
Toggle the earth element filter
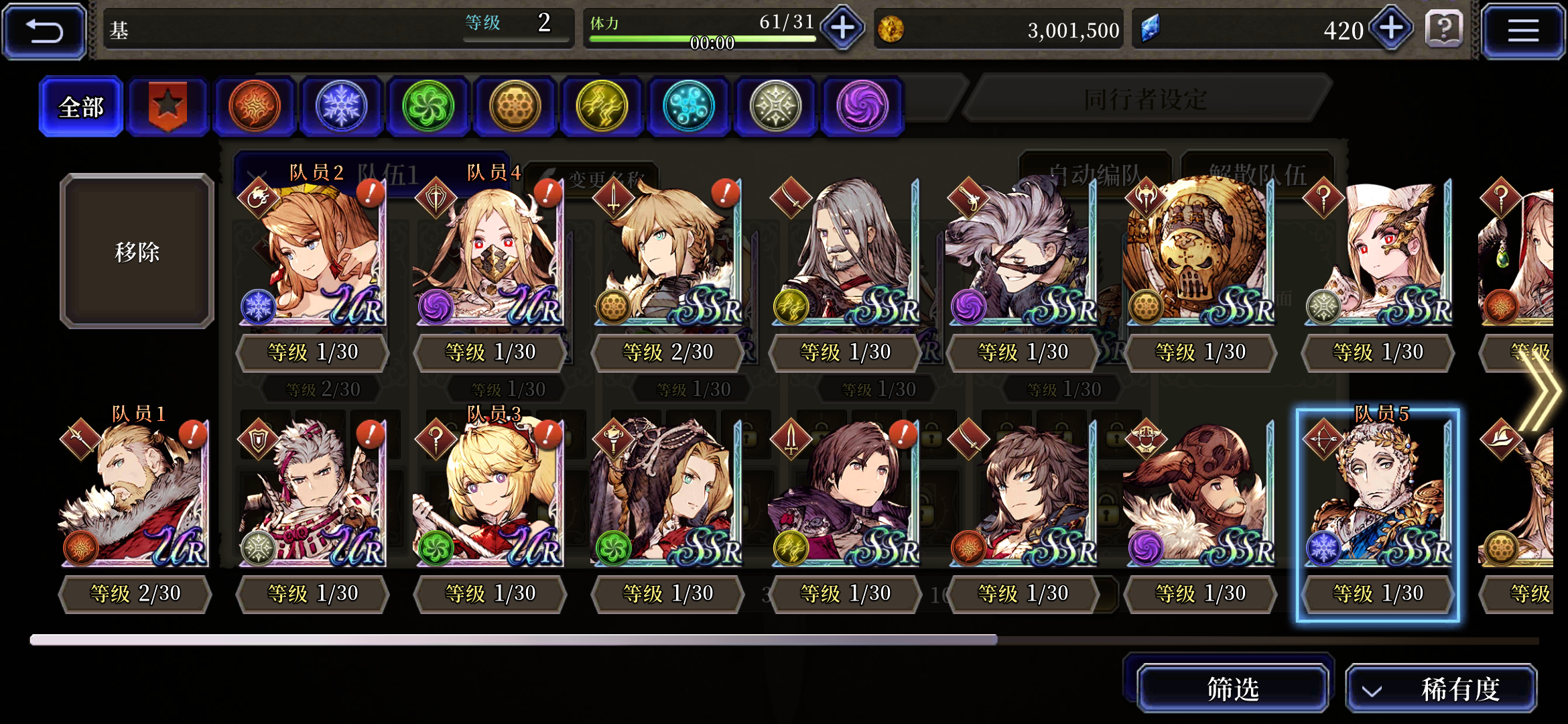click(x=515, y=106)
